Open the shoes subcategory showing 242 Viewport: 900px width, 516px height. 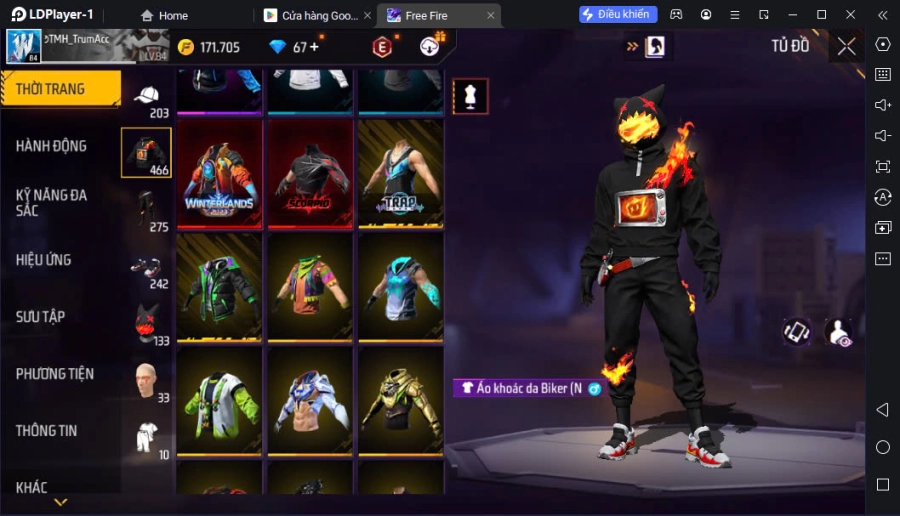pos(147,268)
